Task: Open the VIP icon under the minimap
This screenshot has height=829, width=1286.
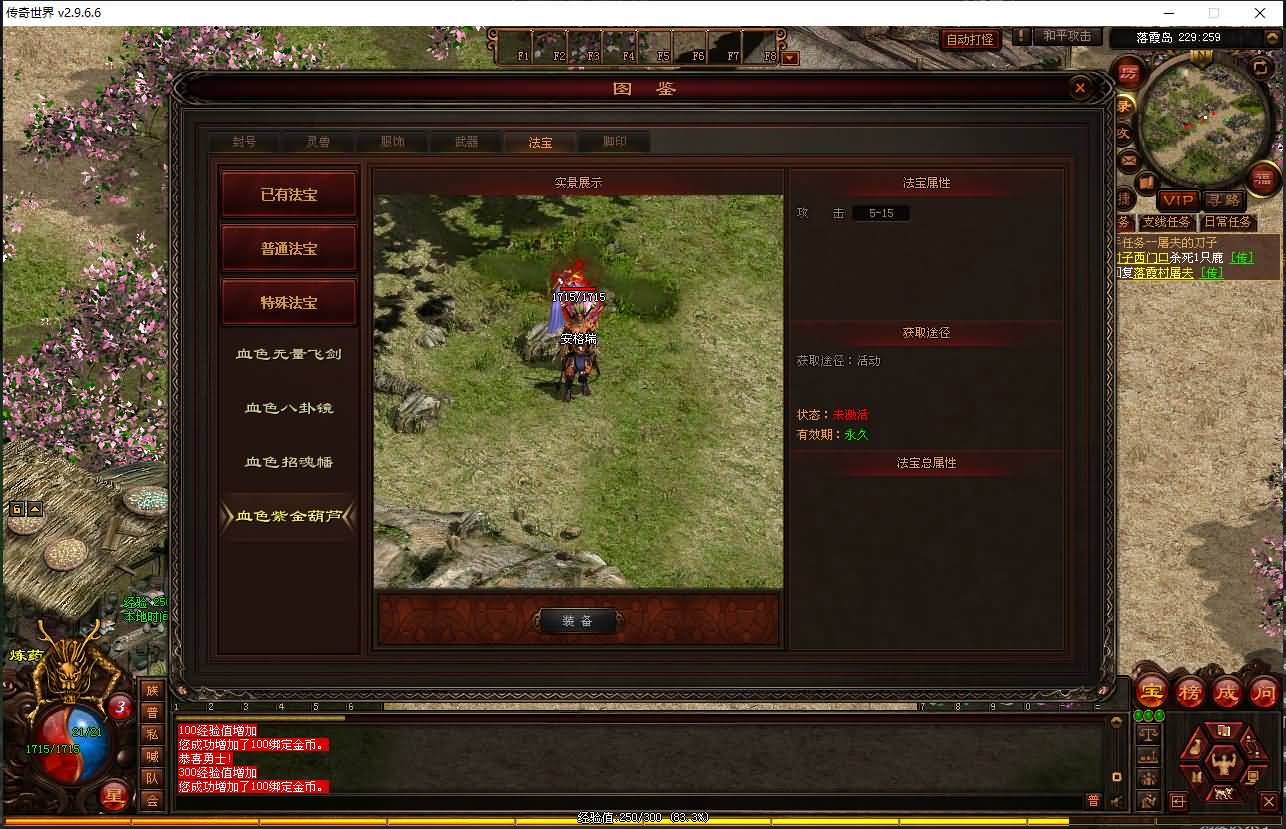Action: (x=1177, y=201)
